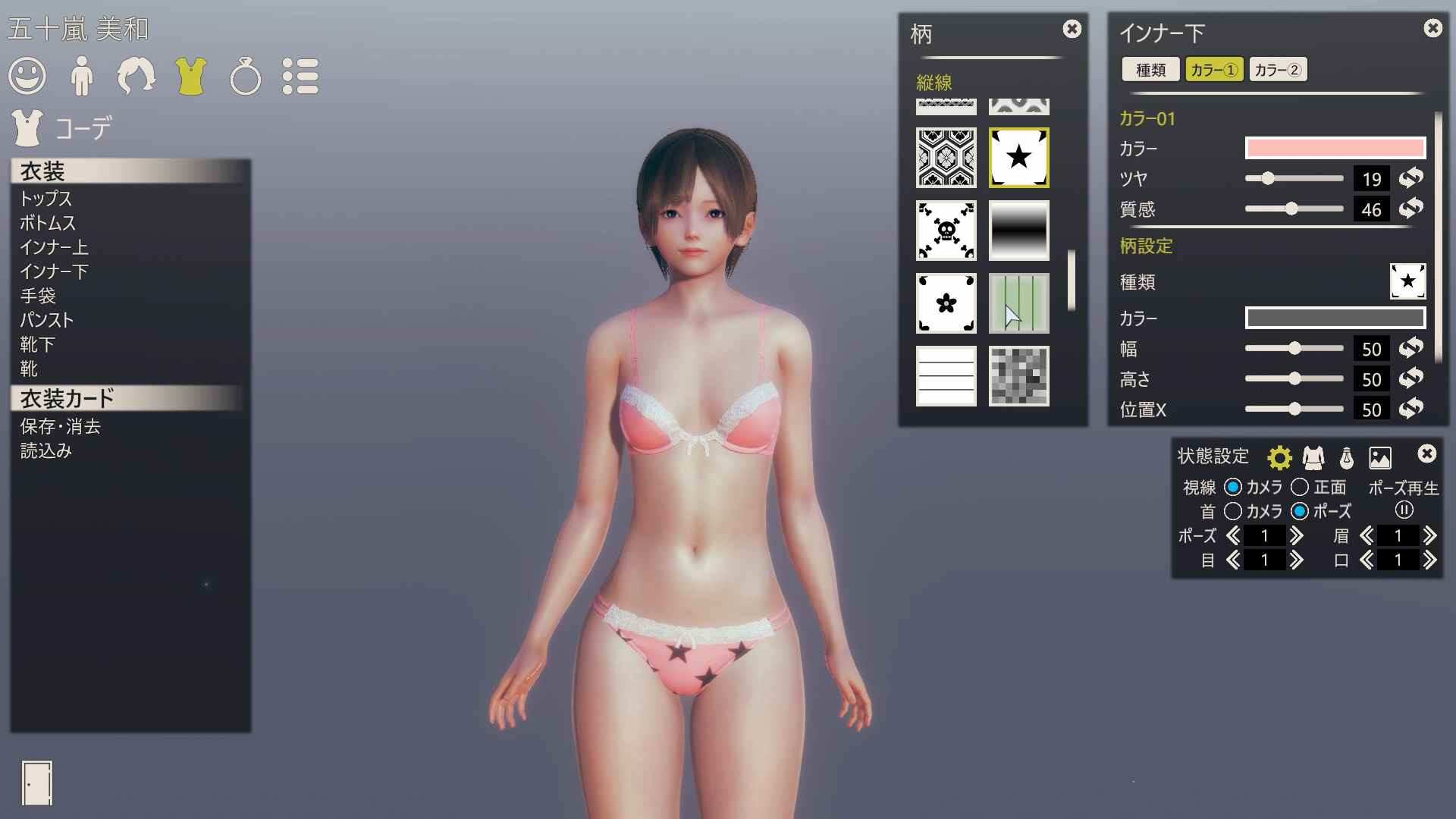Choose the インナー上 menu entry

tap(54, 247)
